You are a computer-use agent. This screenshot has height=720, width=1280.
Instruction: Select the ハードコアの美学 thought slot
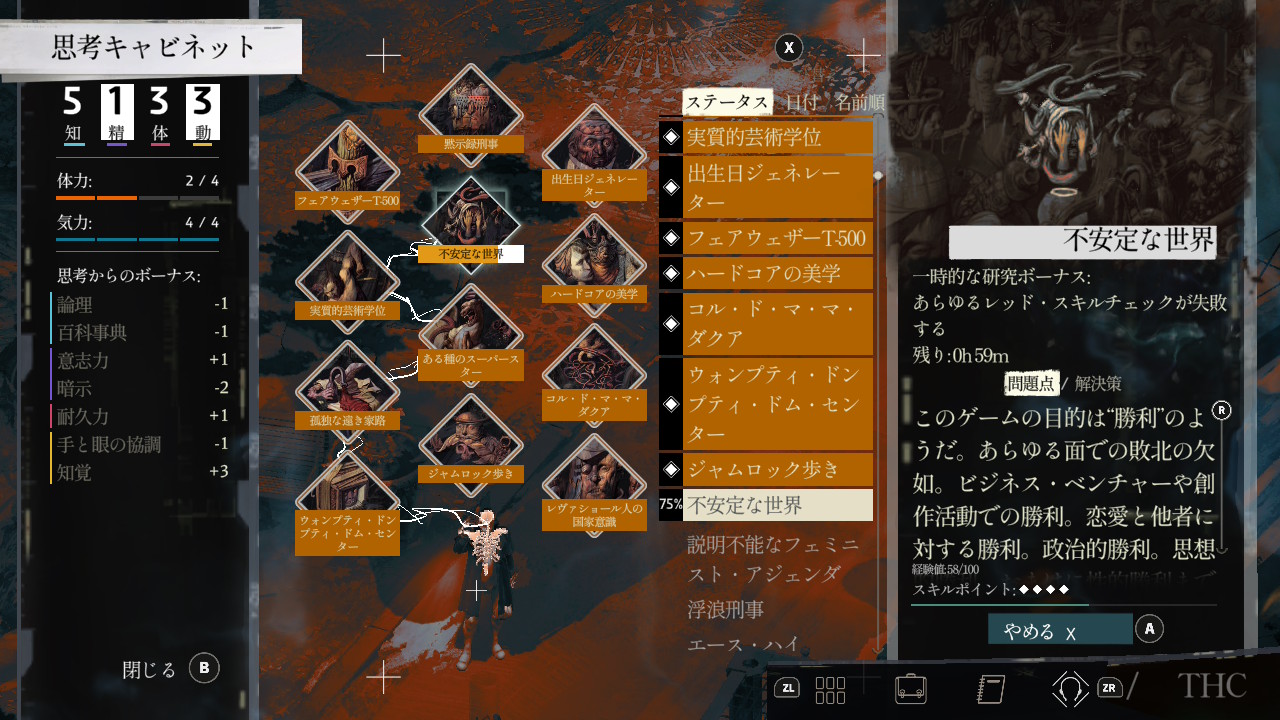594,260
